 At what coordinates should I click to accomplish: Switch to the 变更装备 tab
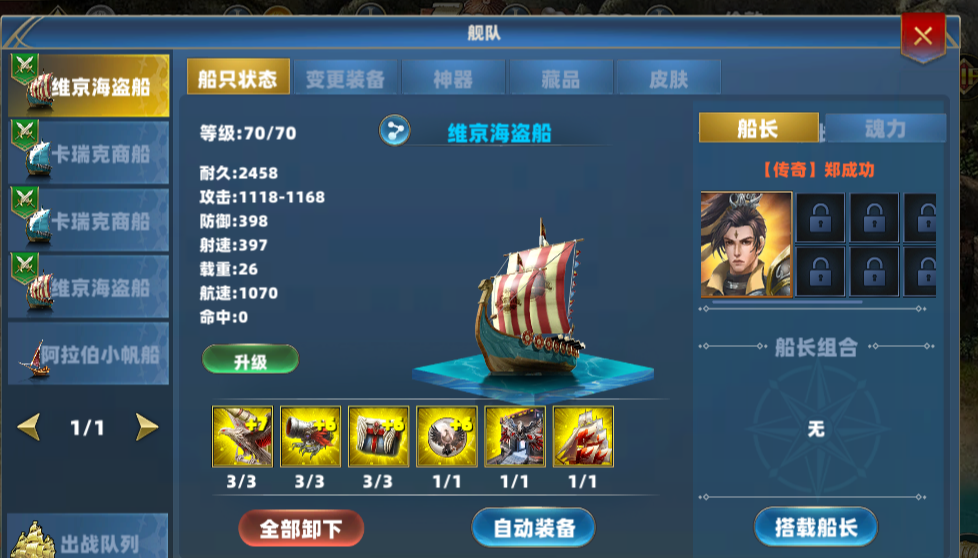[x=345, y=79]
